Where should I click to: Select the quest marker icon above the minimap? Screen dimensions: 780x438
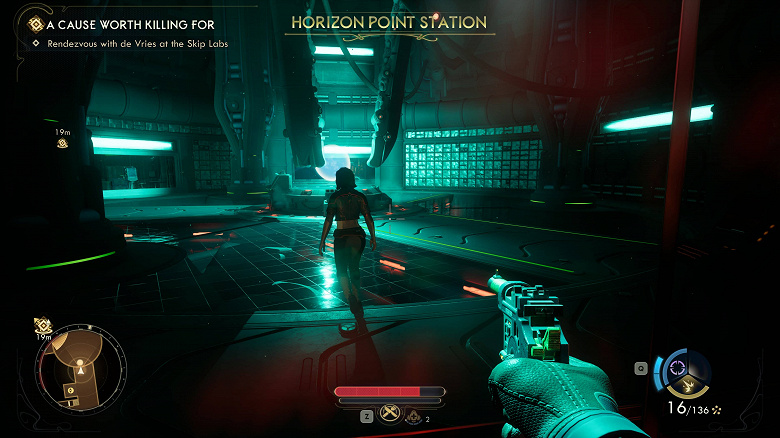[43, 326]
